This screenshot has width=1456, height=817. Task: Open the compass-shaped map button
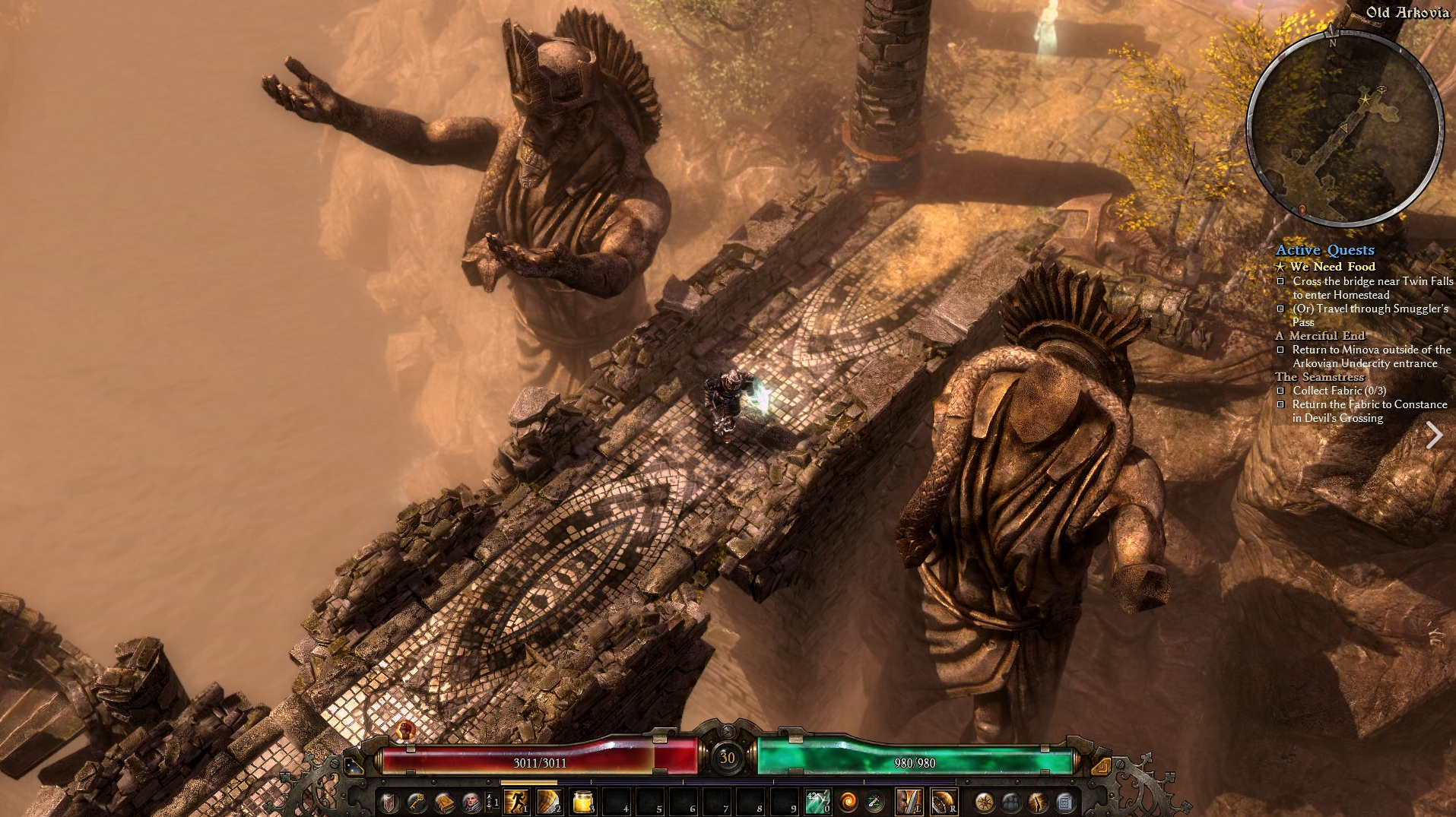click(x=984, y=802)
